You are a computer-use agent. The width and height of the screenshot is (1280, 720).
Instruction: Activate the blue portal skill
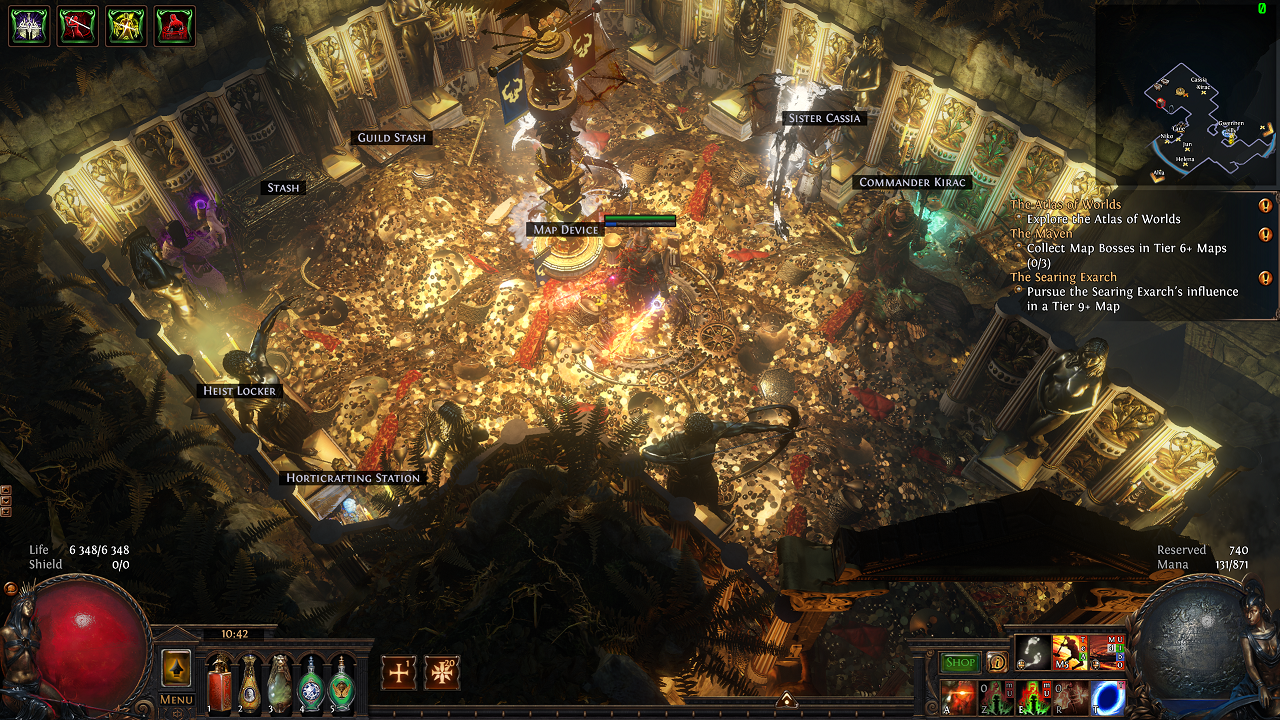tap(1108, 697)
